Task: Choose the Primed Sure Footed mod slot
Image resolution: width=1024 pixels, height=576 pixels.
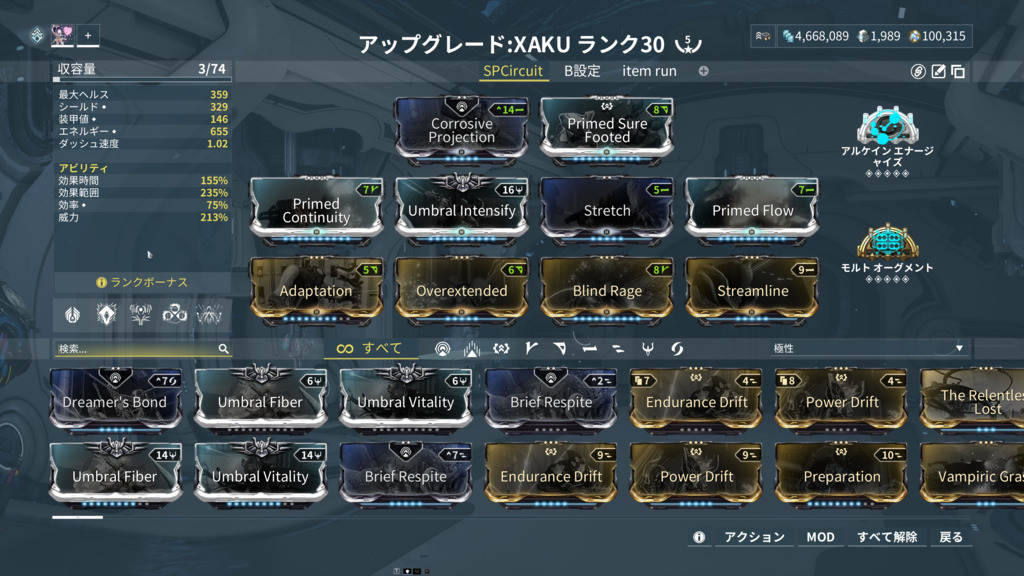Action: [x=607, y=129]
